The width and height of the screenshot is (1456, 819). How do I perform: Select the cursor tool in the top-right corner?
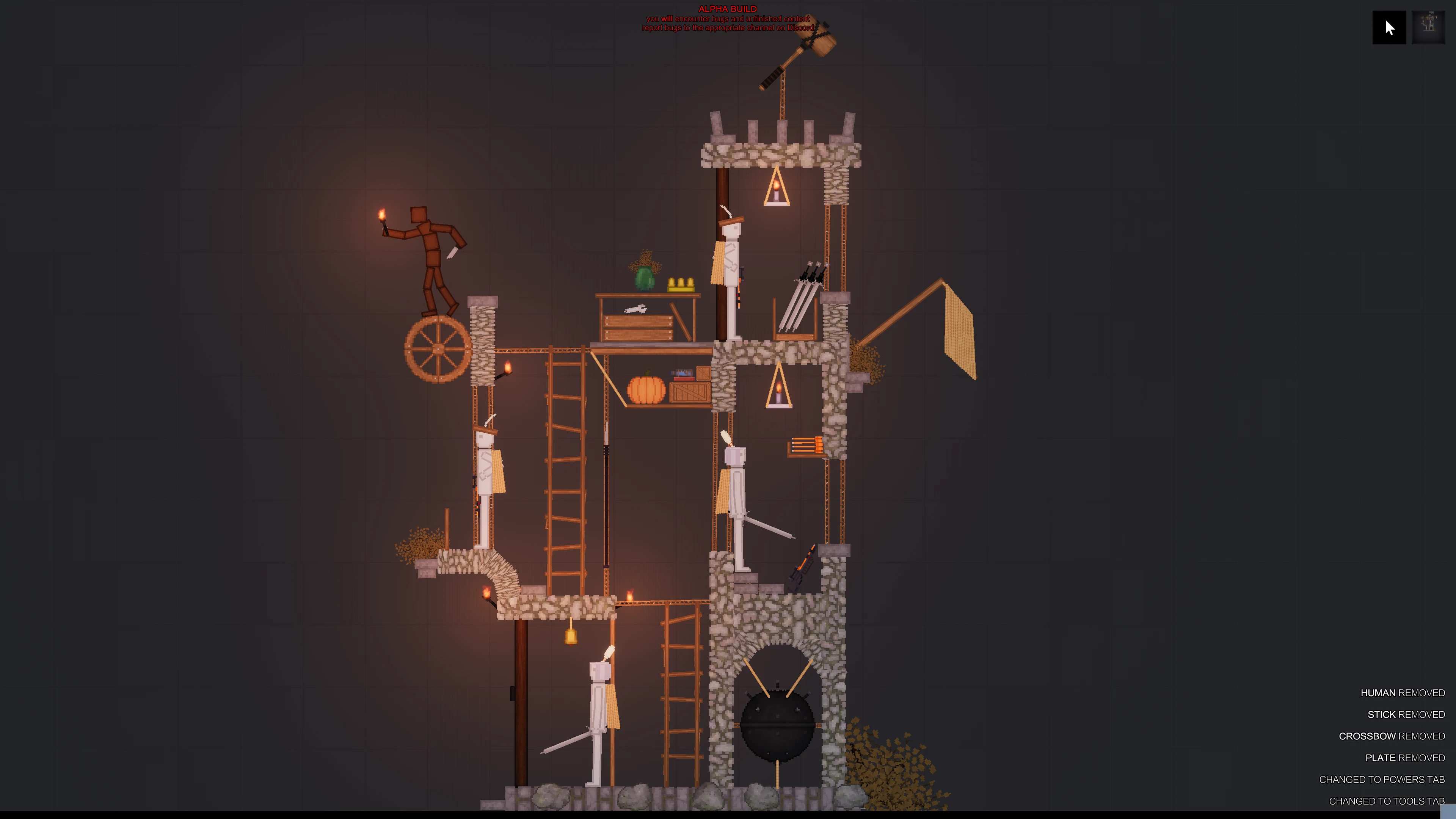1389,27
